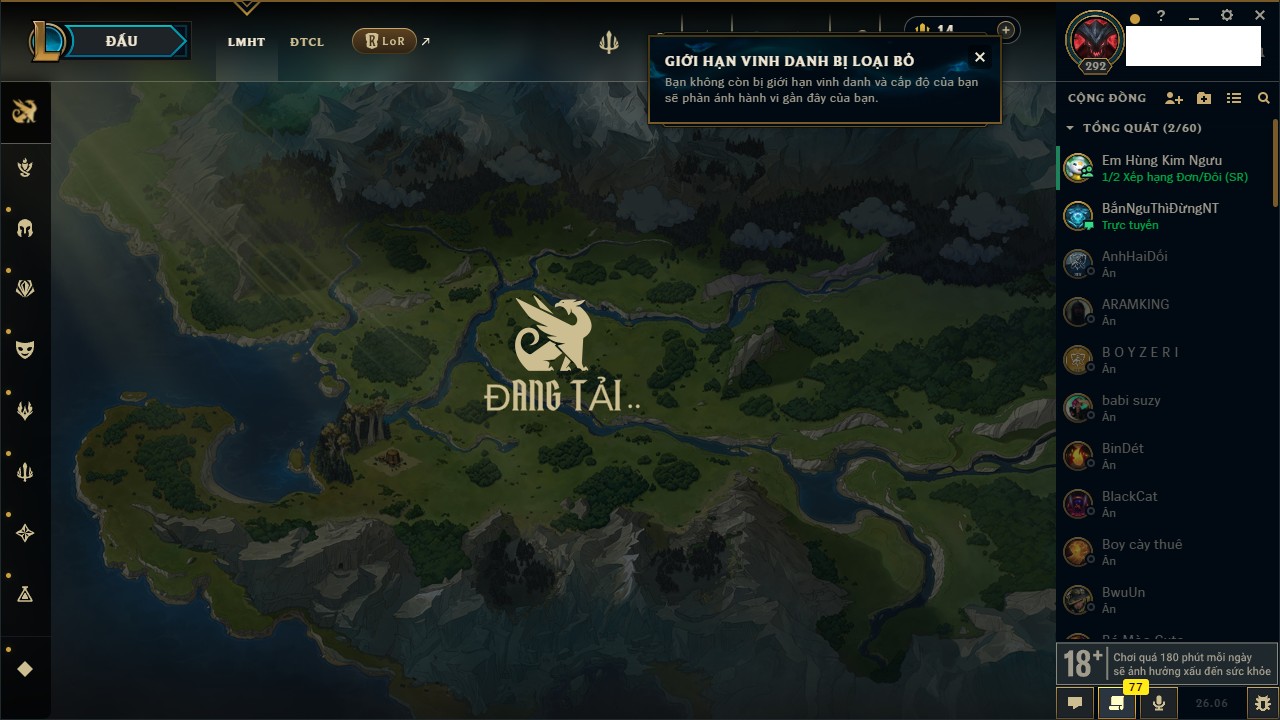
Task: Launch LoR from the top bar
Action: [x=385, y=41]
